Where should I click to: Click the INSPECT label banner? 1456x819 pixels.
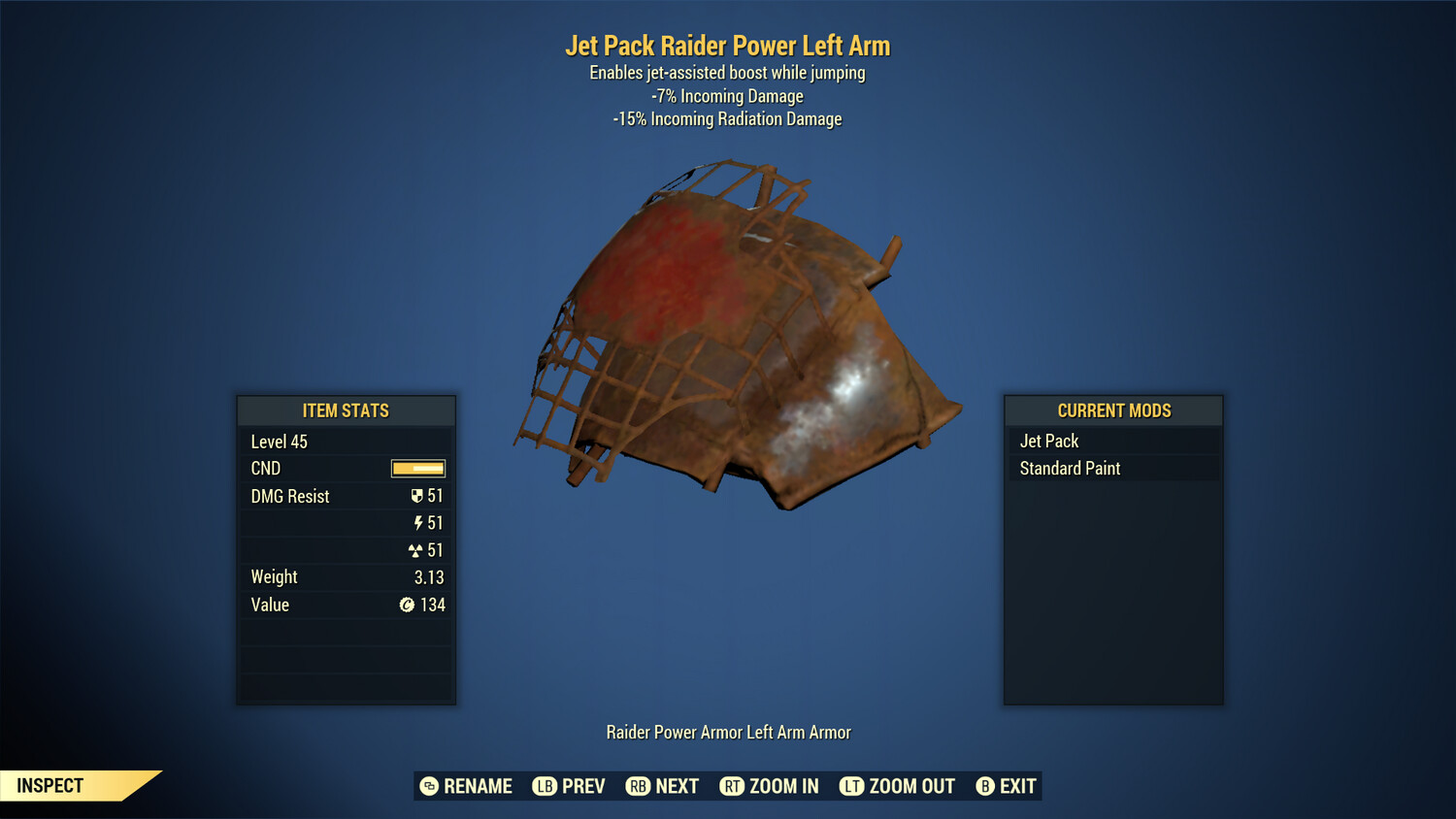pyautogui.click(x=50, y=785)
